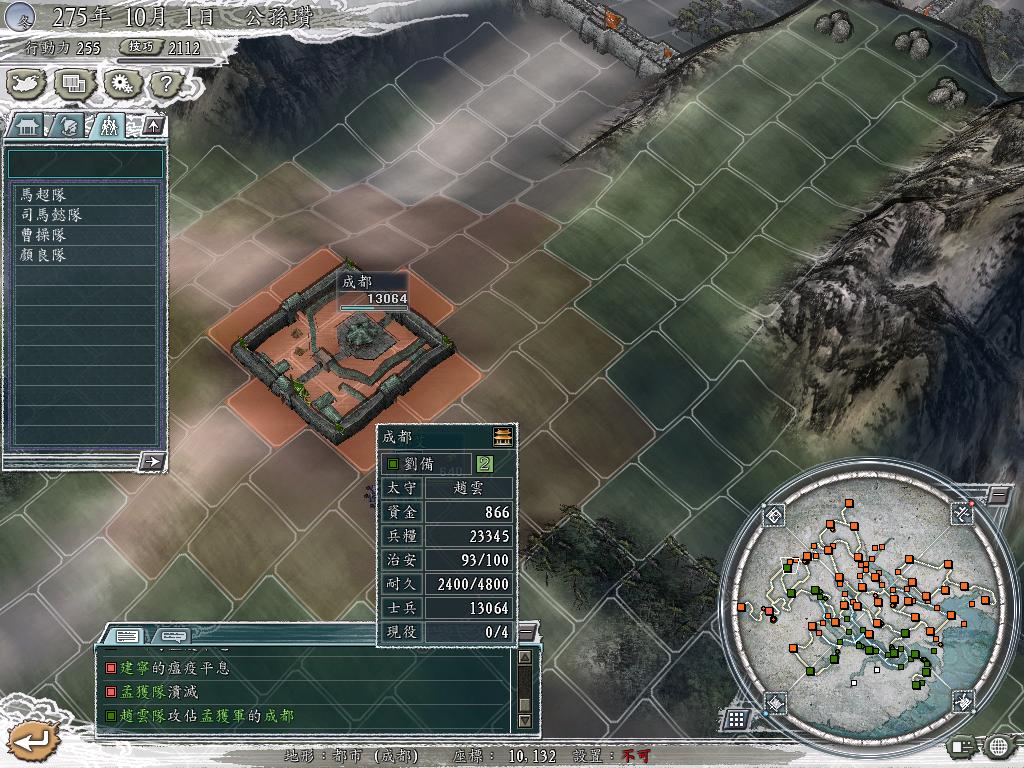
Task: Switch to the officer helmet list tab
Action: (66, 126)
